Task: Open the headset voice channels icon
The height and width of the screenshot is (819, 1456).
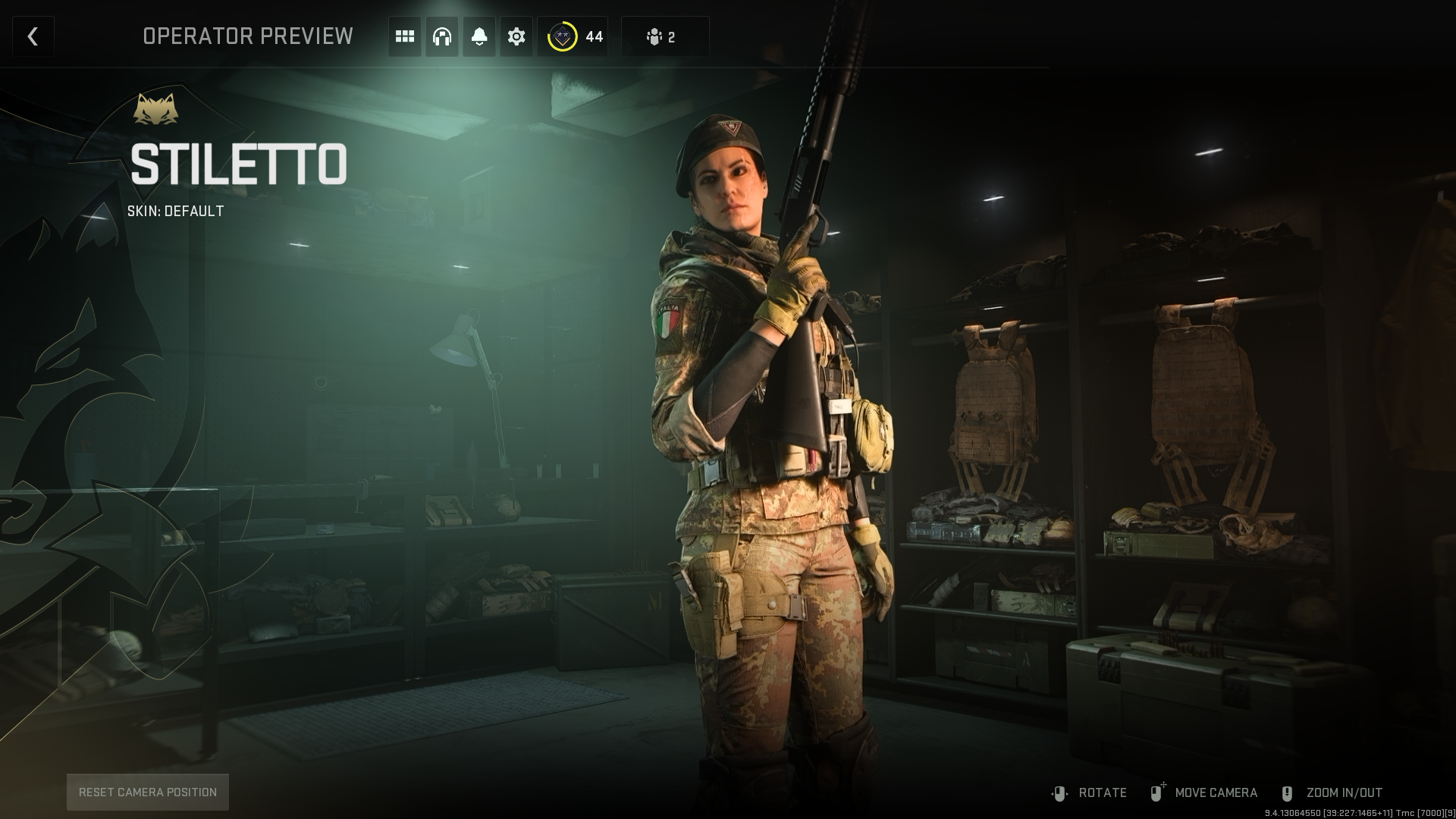Action: click(x=442, y=36)
